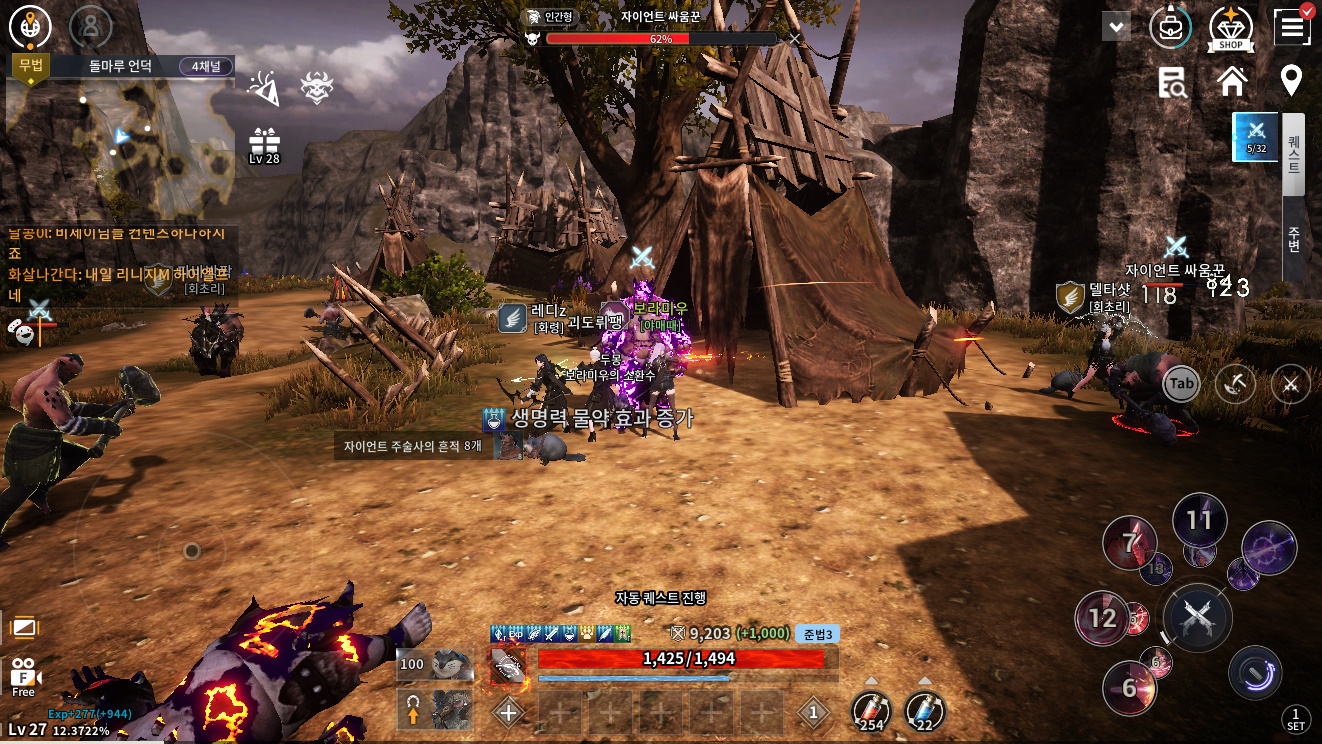Click the home return icon
Viewport: 1322px width, 744px height.
click(x=1232, y=81)
